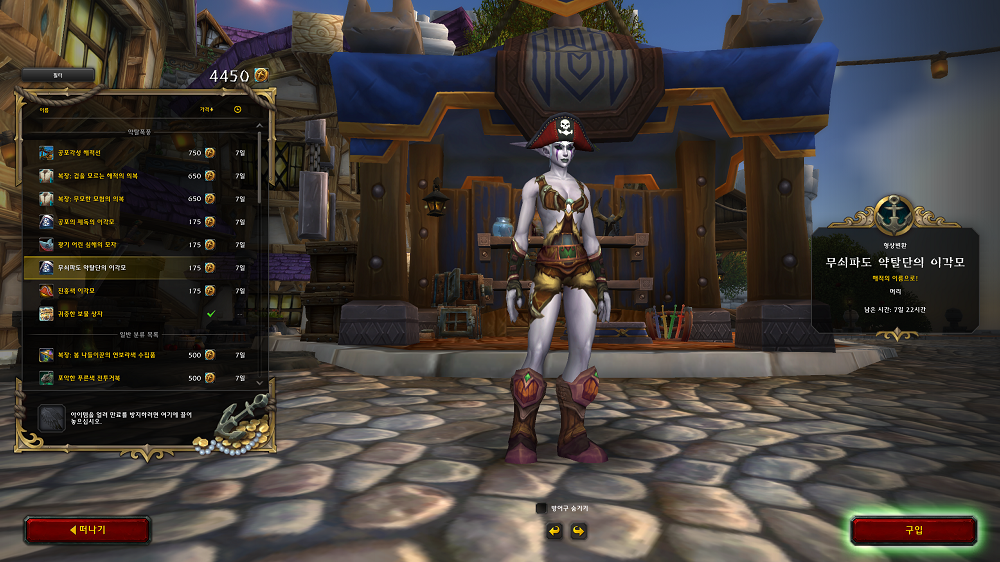Click the empty item freeze slot

coord(51,417)
